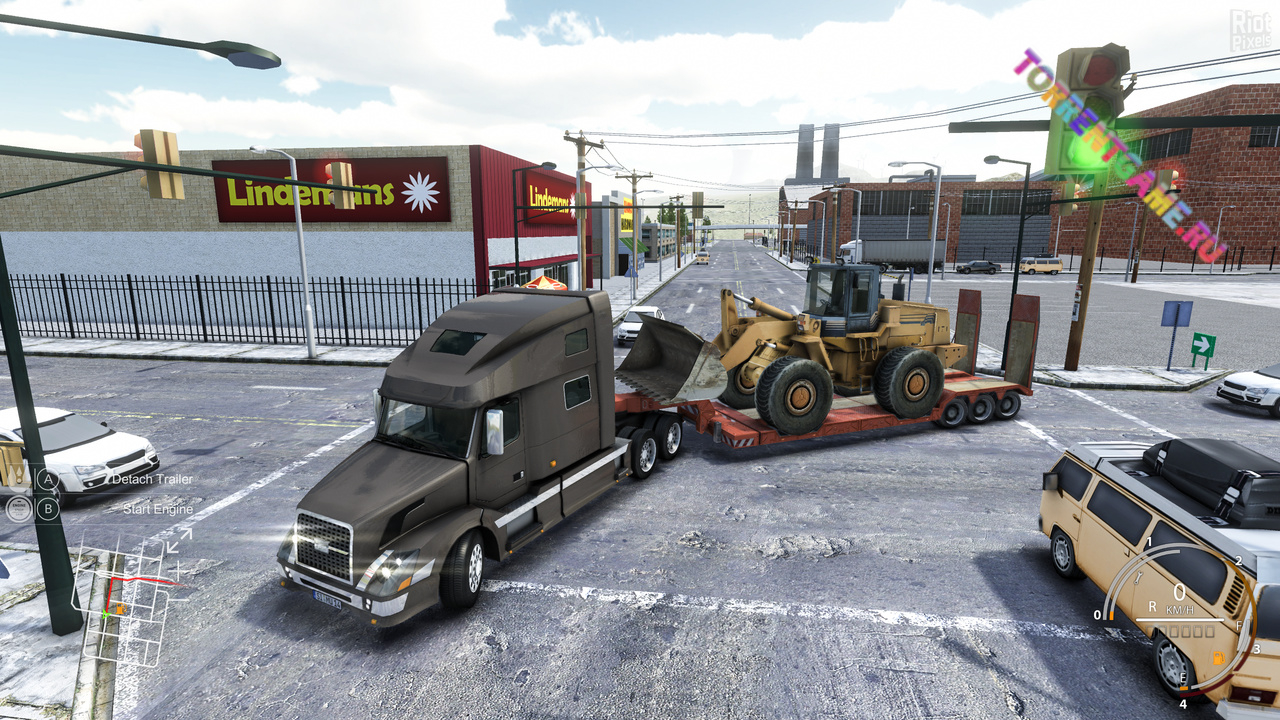Zoom in the minimap with the plus

178,570
